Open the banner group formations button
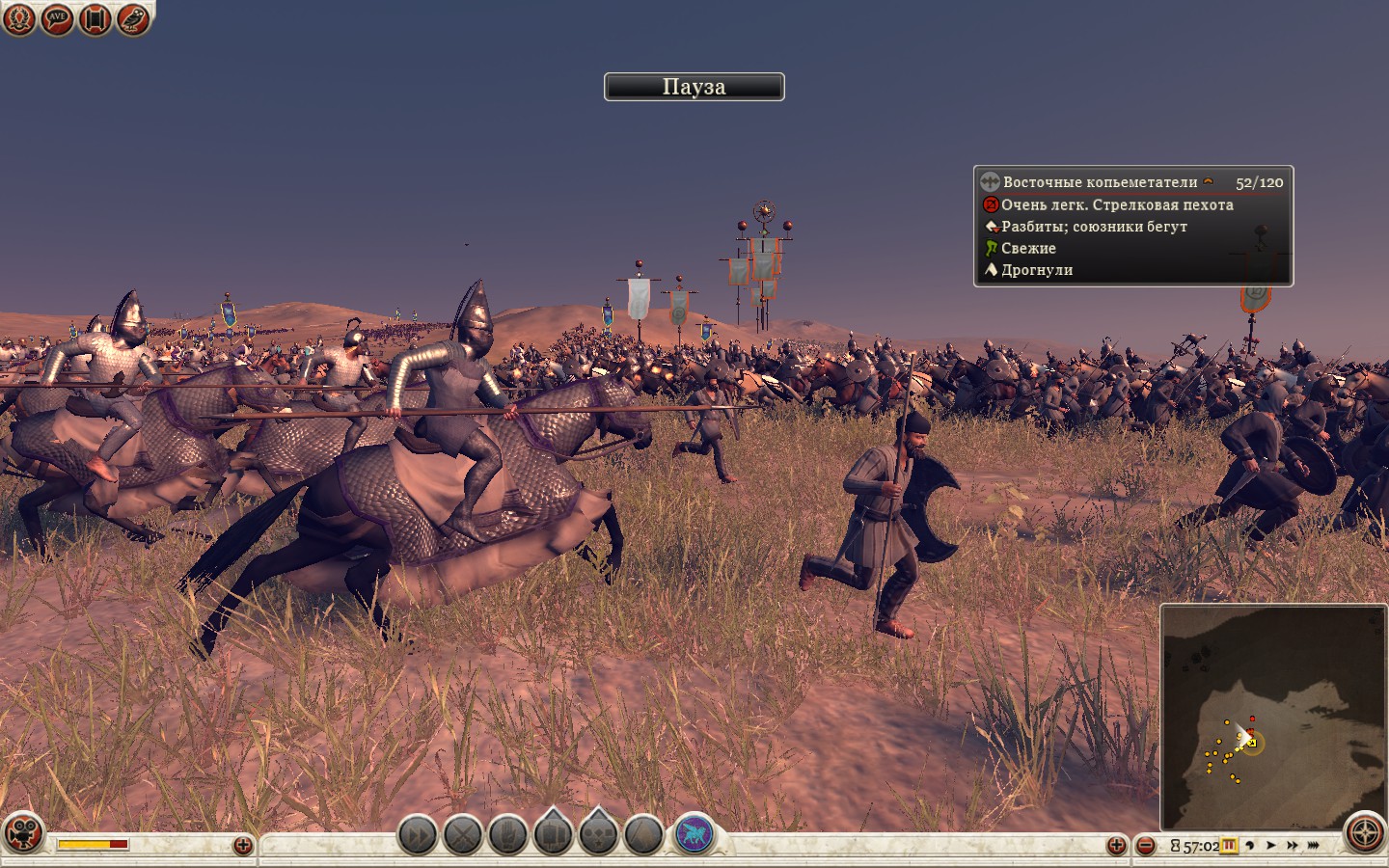 tap(554, 832)
